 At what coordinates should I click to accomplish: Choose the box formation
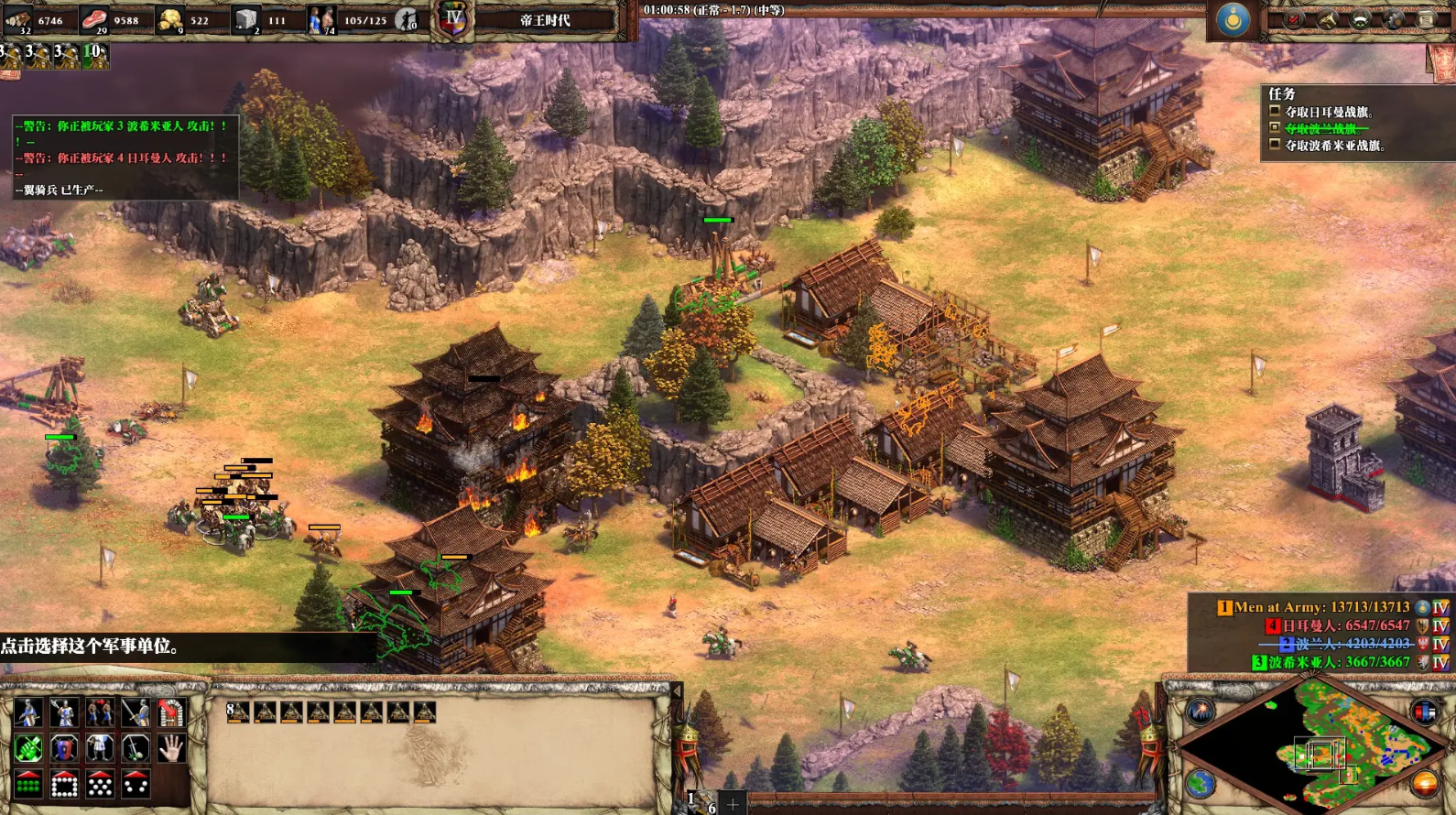pos(64,784)
